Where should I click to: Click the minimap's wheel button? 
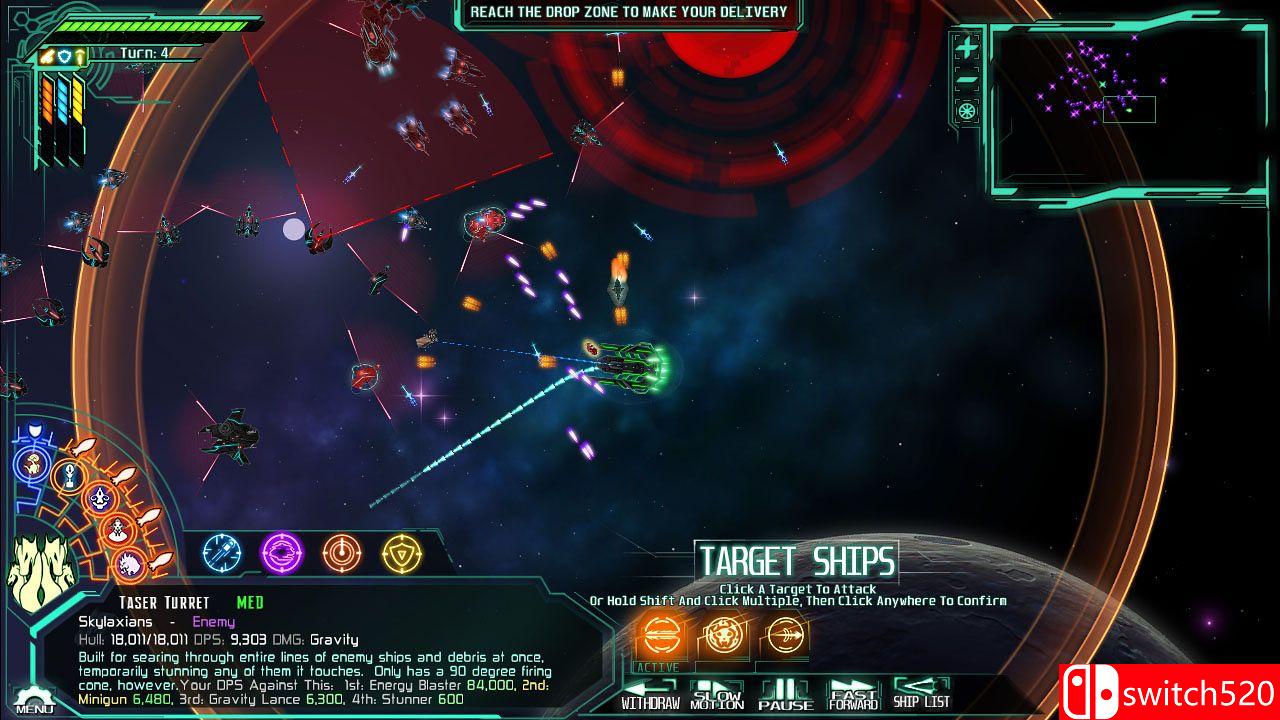966,110
